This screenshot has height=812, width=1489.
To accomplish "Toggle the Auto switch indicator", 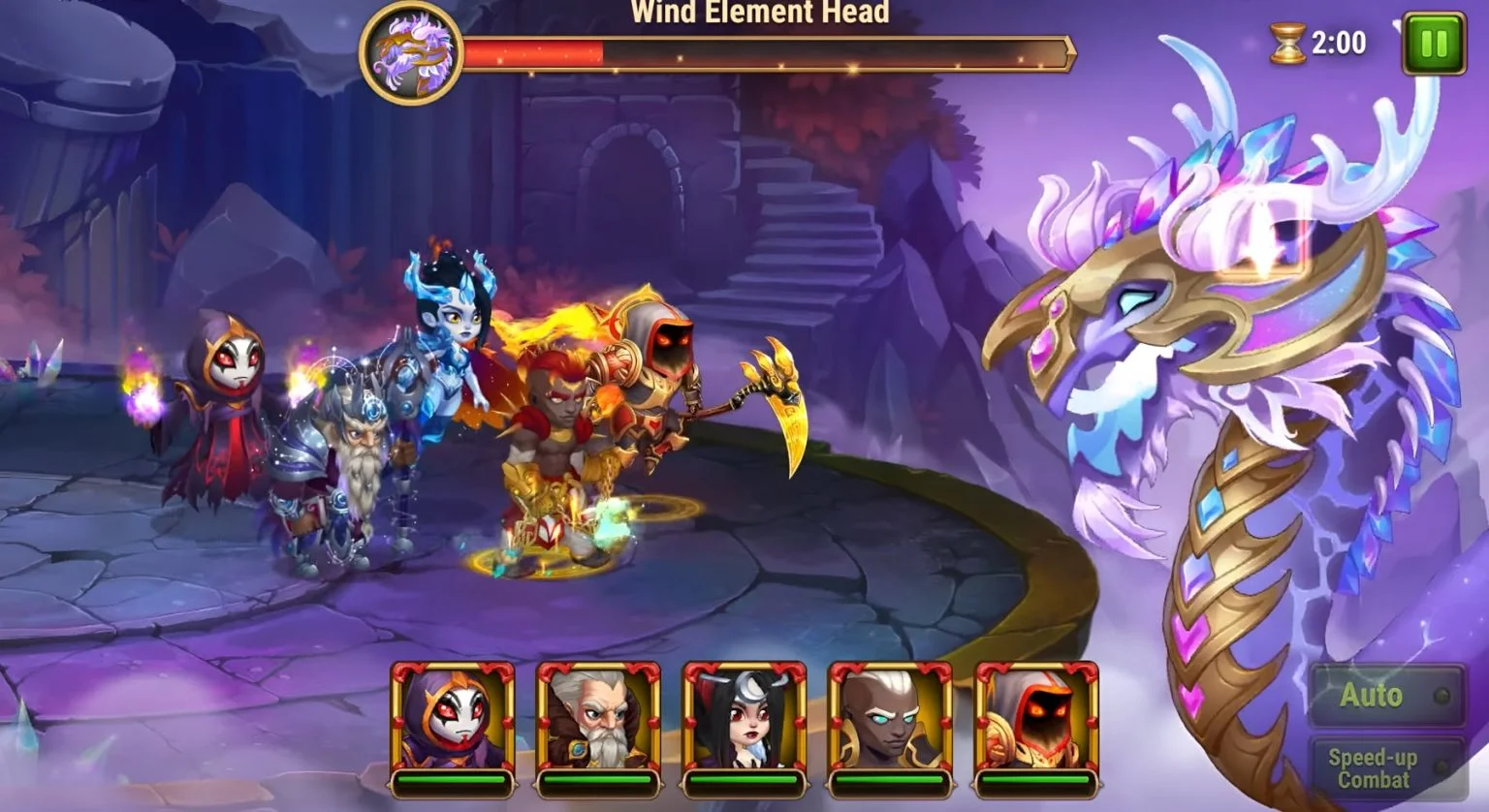I will click(1441, 694).
